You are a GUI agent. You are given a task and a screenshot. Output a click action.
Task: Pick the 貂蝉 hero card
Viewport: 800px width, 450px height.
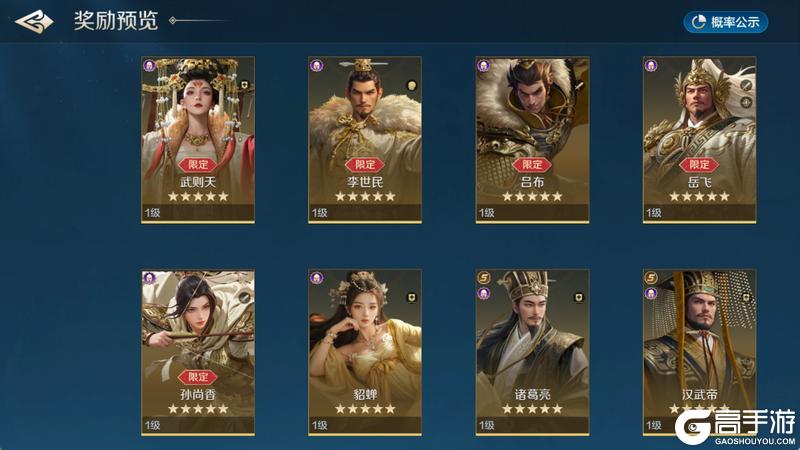[x=365, y=351]
